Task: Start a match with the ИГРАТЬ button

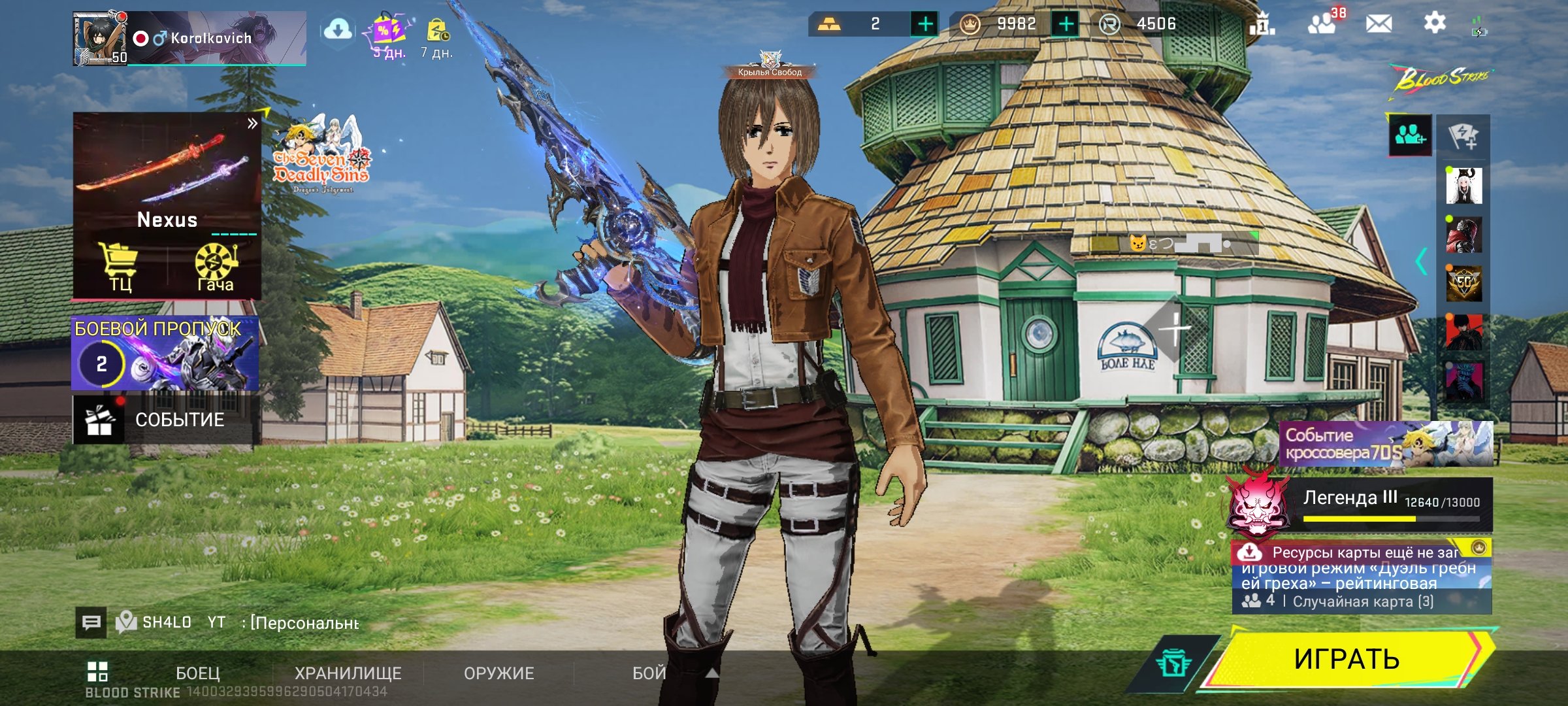Action: pyautogui.click(x=1346, y=659)
